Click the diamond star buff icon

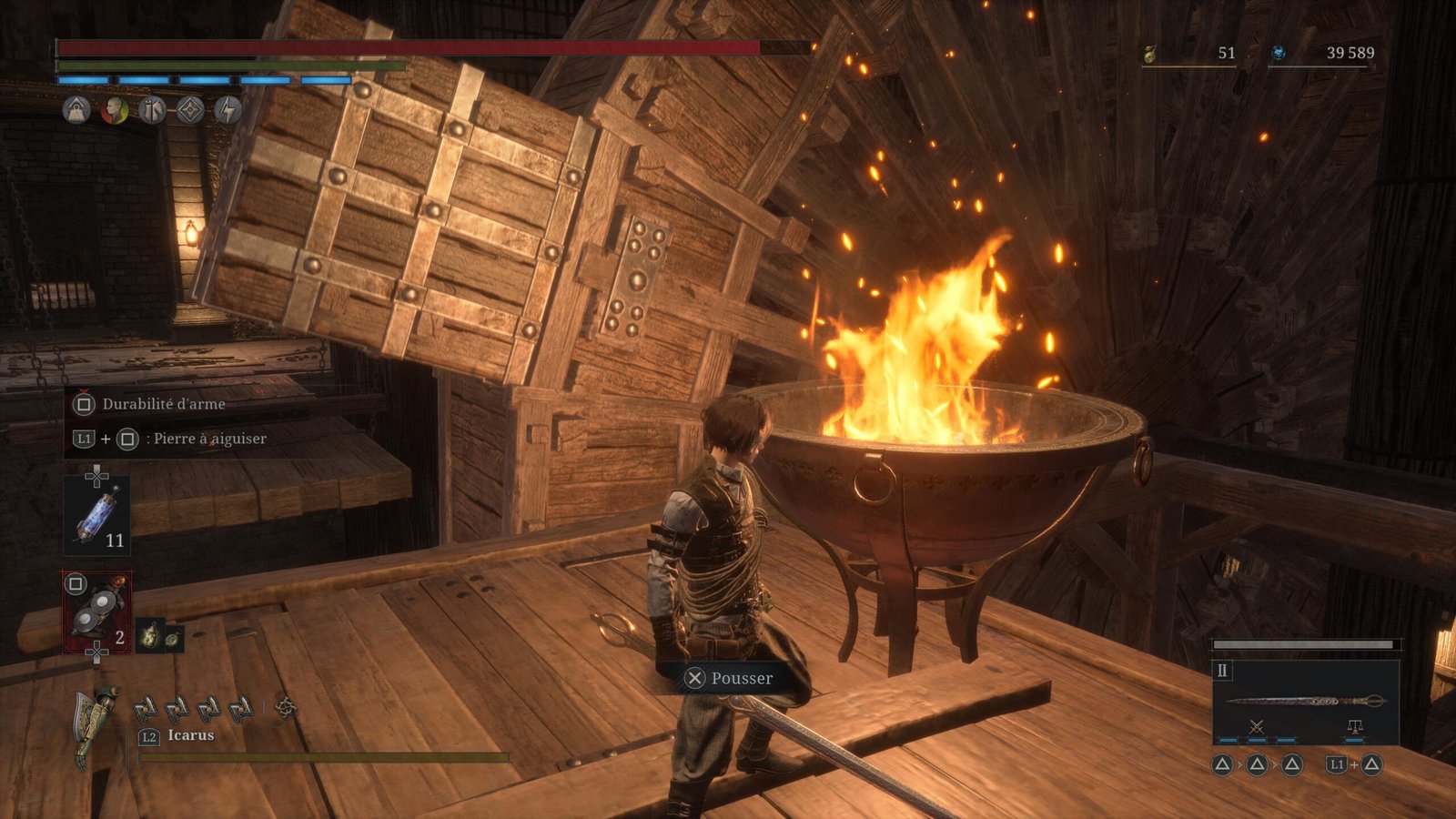(189, 110)
